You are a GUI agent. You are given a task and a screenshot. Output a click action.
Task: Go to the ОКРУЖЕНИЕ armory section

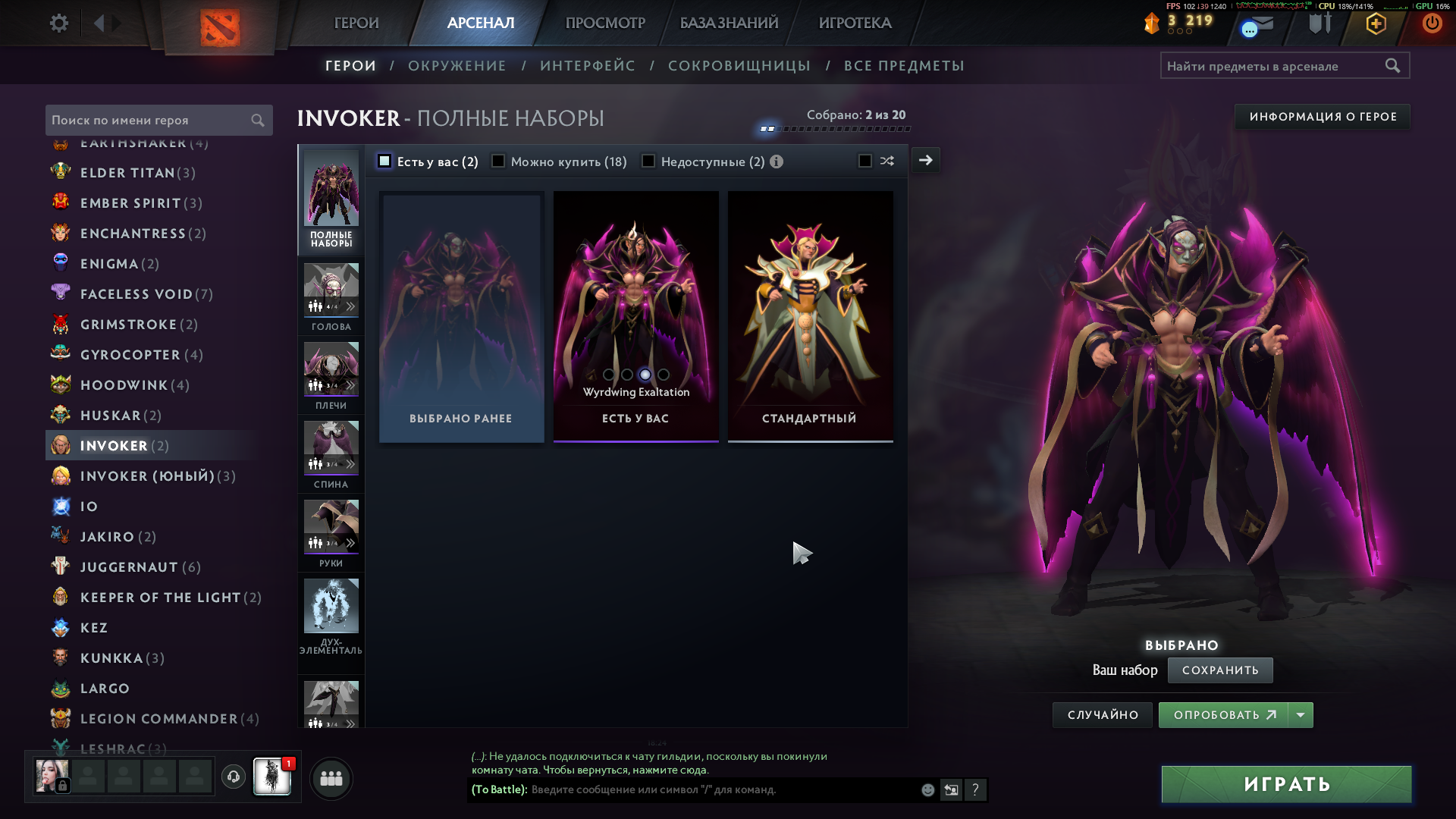coord(457,66)
